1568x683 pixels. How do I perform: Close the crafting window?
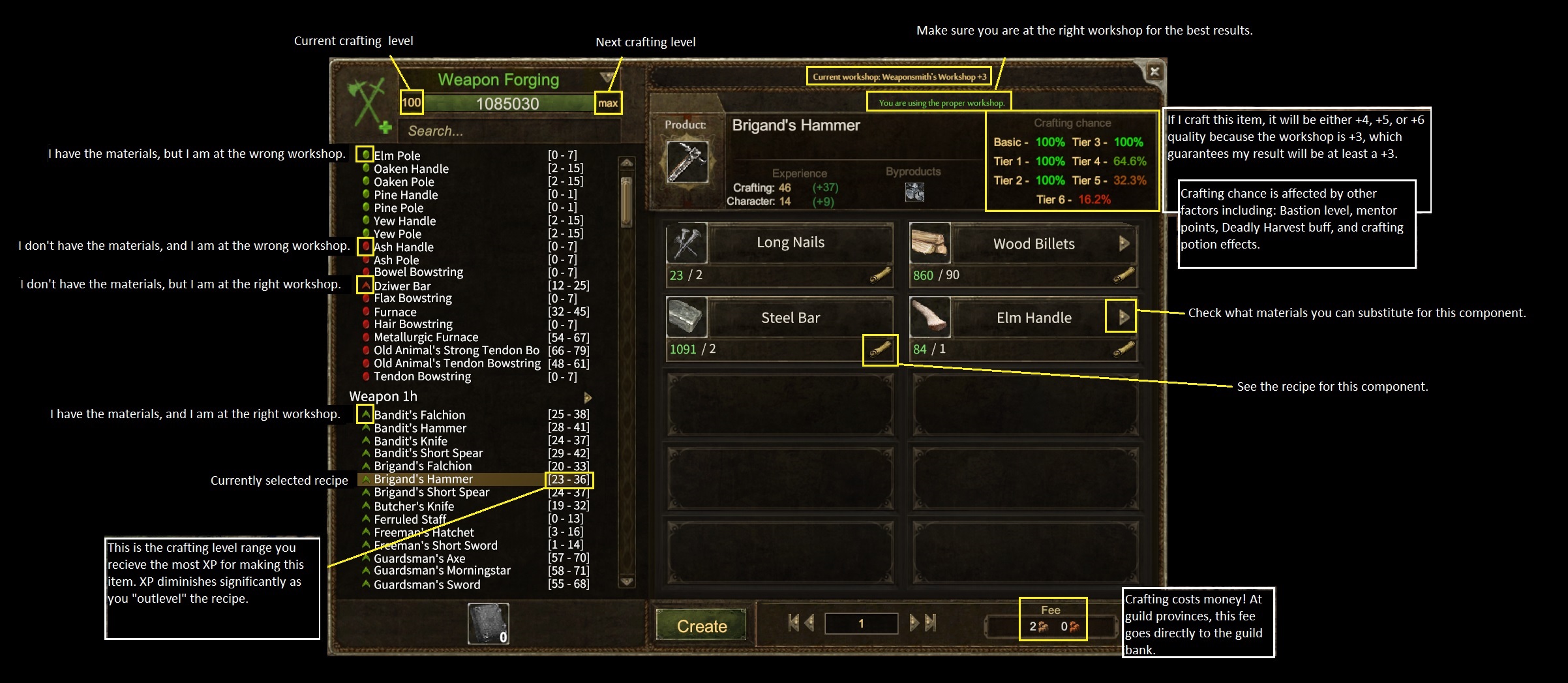pos(1154,72)
